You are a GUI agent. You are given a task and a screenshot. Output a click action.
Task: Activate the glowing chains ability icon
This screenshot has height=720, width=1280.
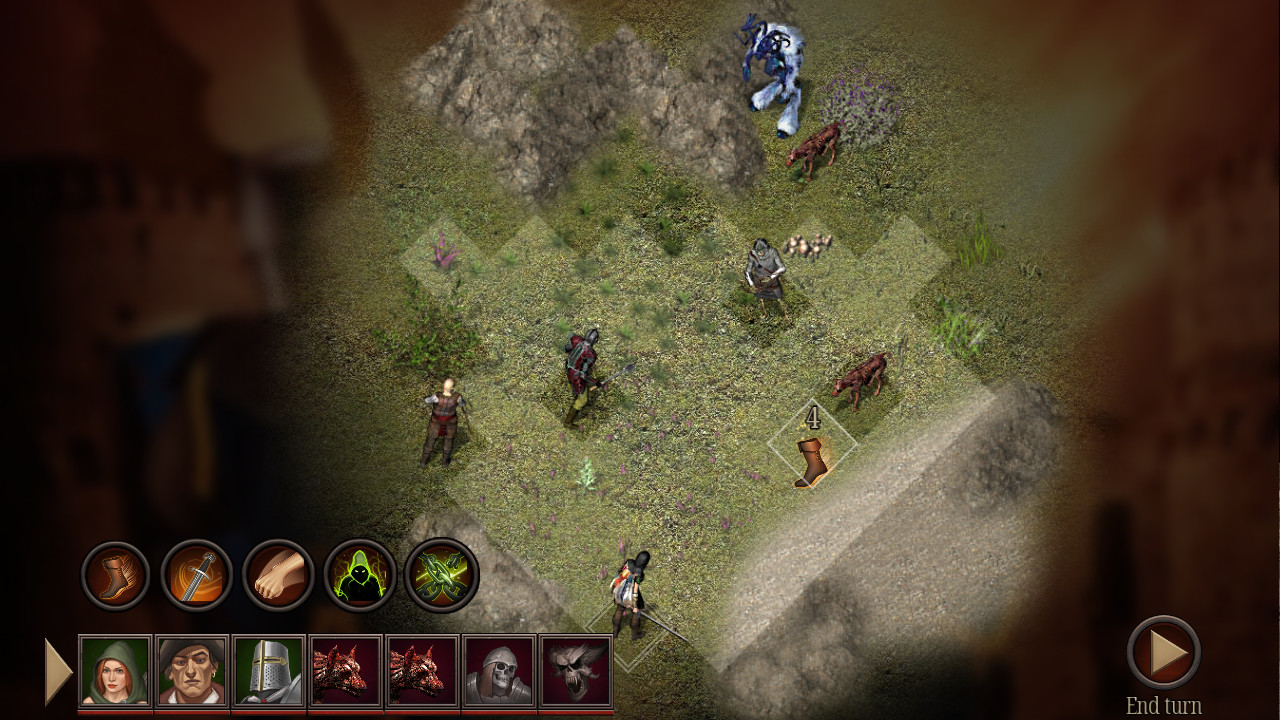coord(438,575)
